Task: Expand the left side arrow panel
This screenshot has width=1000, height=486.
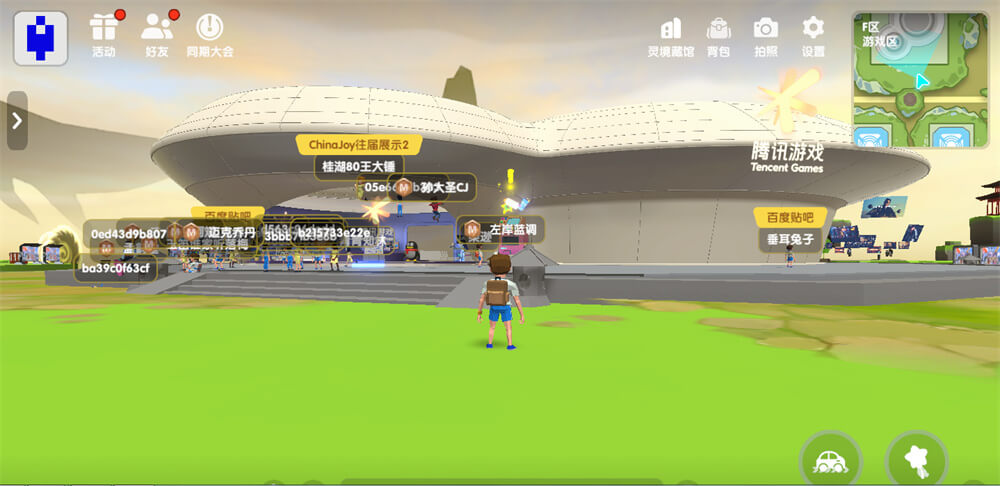Action: click(x=17, y=121)
